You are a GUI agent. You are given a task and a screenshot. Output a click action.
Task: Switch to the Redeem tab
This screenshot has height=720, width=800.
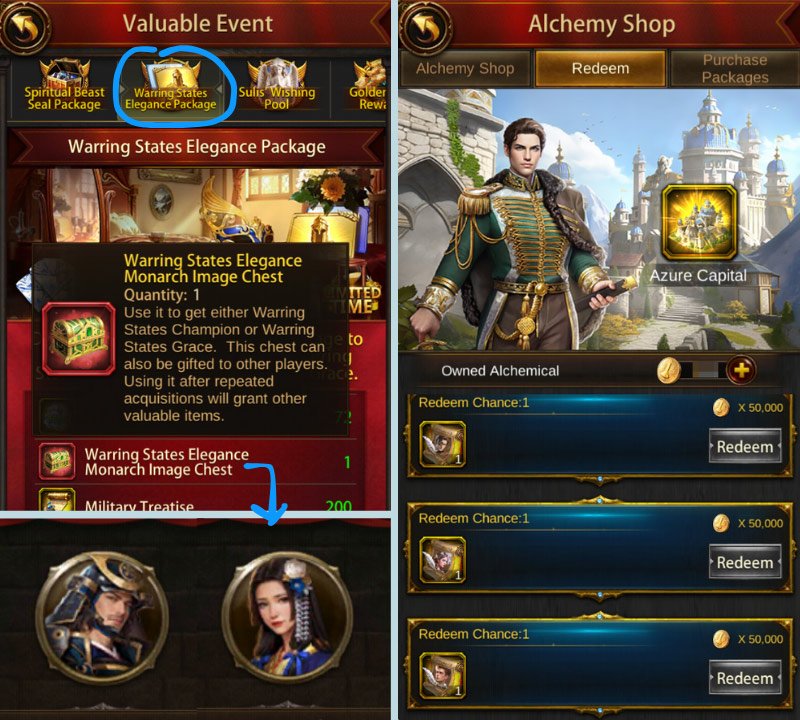pos(600,69)
